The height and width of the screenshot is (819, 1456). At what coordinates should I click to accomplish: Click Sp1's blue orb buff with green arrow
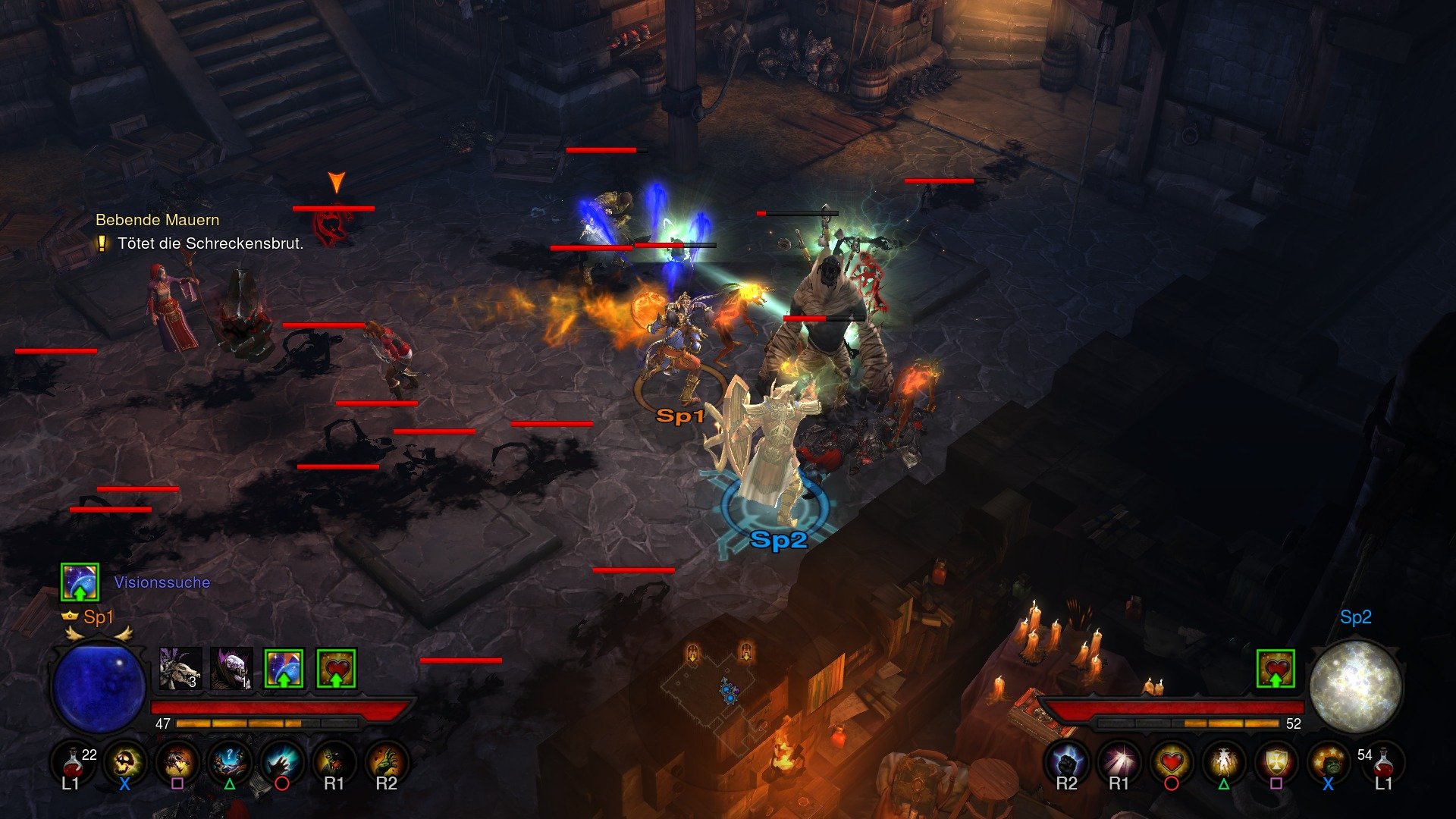[284, 668]
